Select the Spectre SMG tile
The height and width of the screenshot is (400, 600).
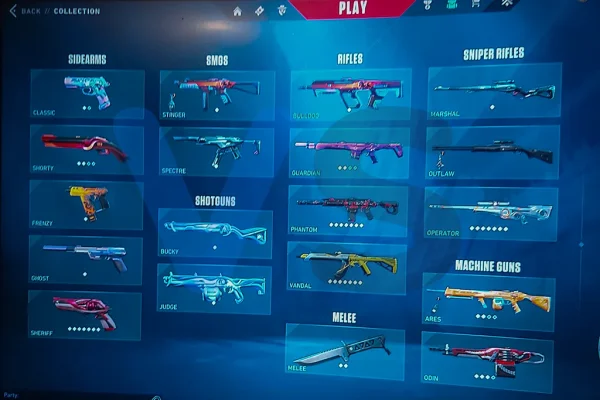click(x=216, y=151)
